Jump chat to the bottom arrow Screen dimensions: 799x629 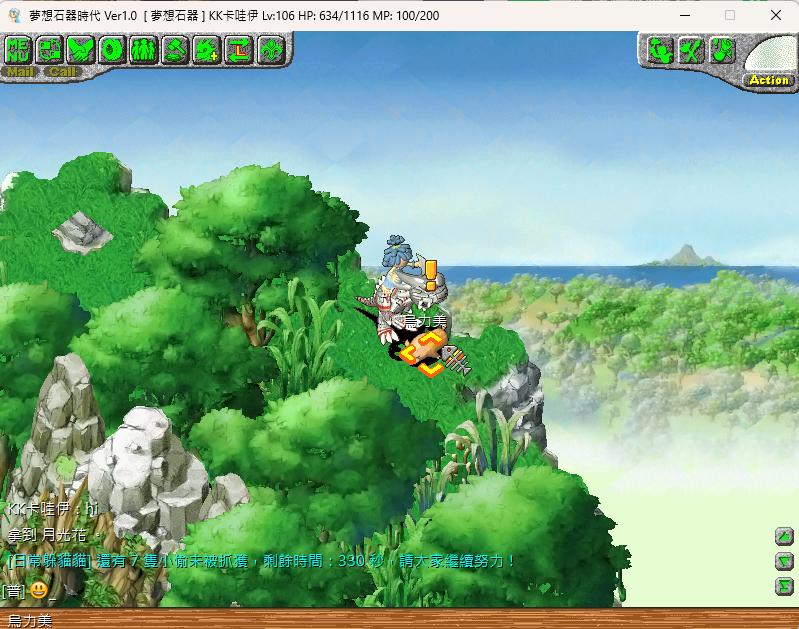pos(785,586)
